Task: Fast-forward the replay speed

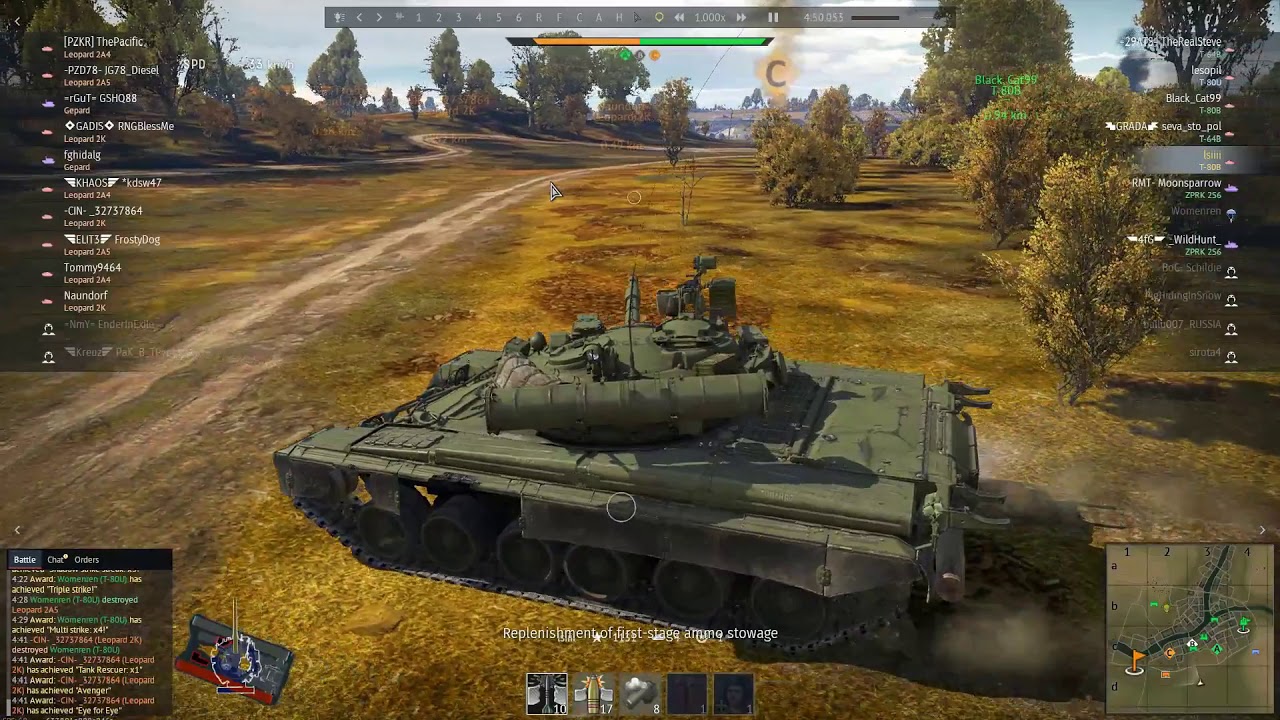Action: (741, 17)
